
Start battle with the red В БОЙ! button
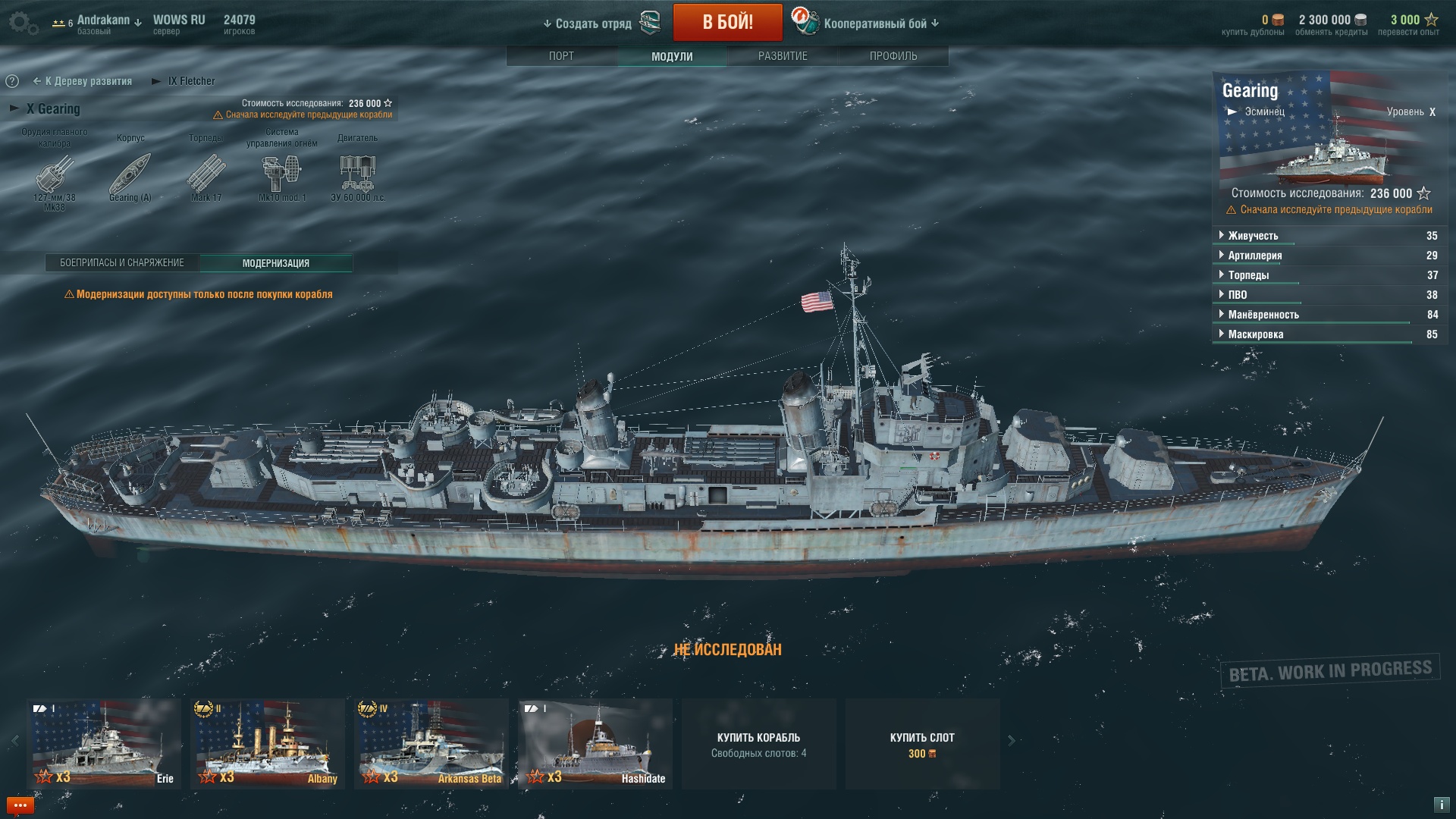727,23
